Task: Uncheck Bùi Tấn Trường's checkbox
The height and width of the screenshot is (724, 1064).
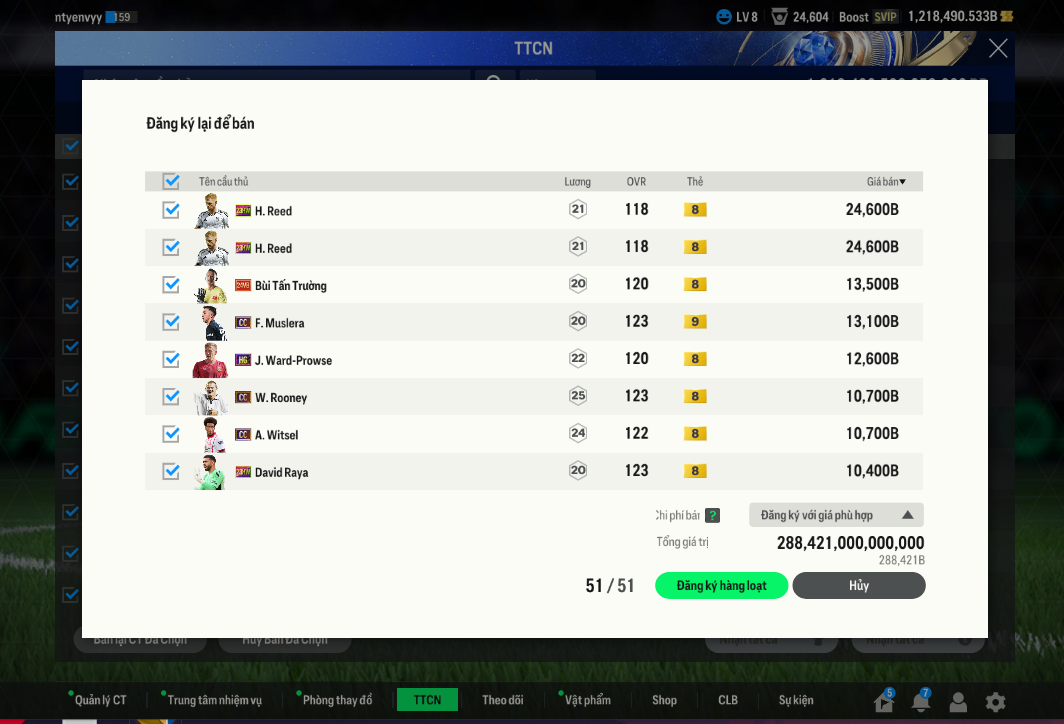Action: [171, 285]
